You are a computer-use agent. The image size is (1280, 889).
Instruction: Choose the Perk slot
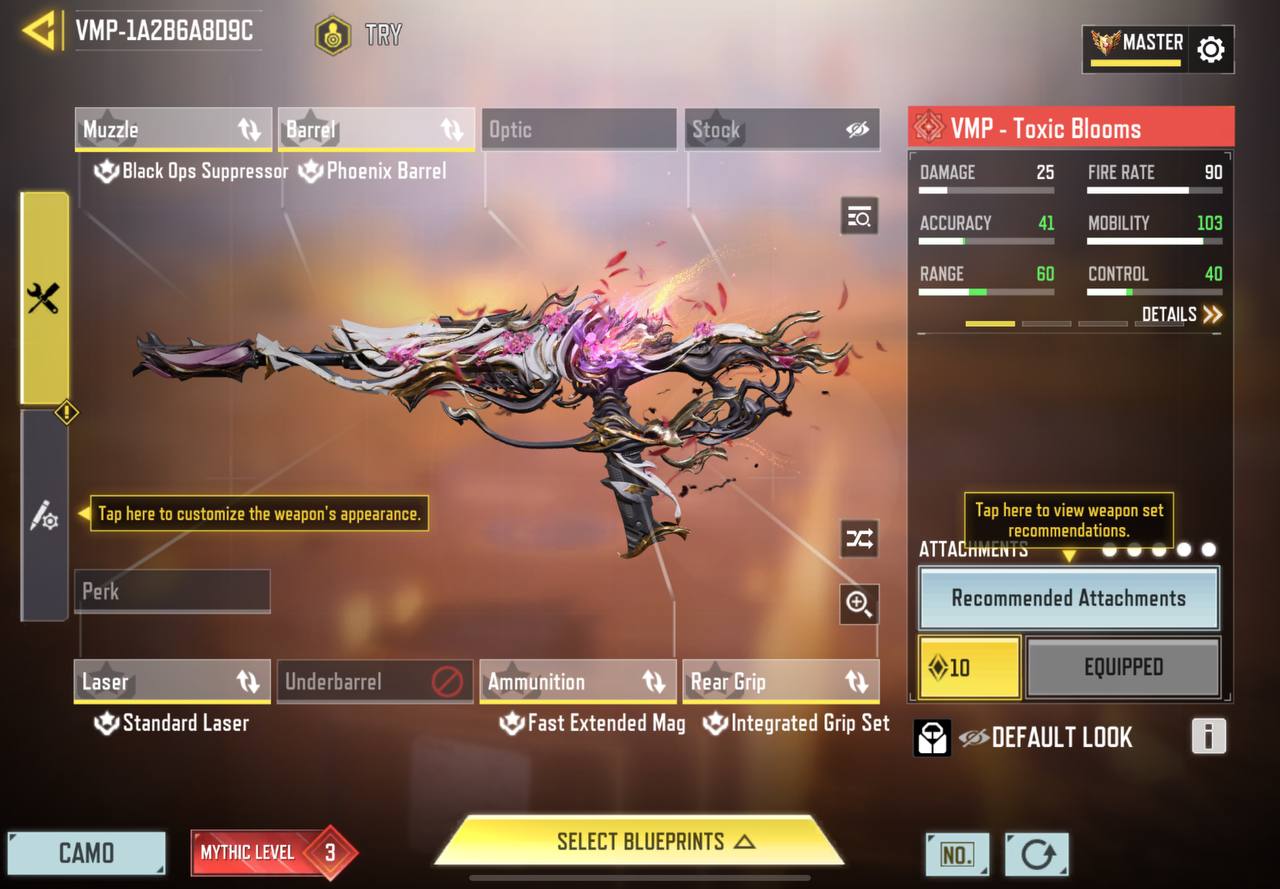coord(172,591)
